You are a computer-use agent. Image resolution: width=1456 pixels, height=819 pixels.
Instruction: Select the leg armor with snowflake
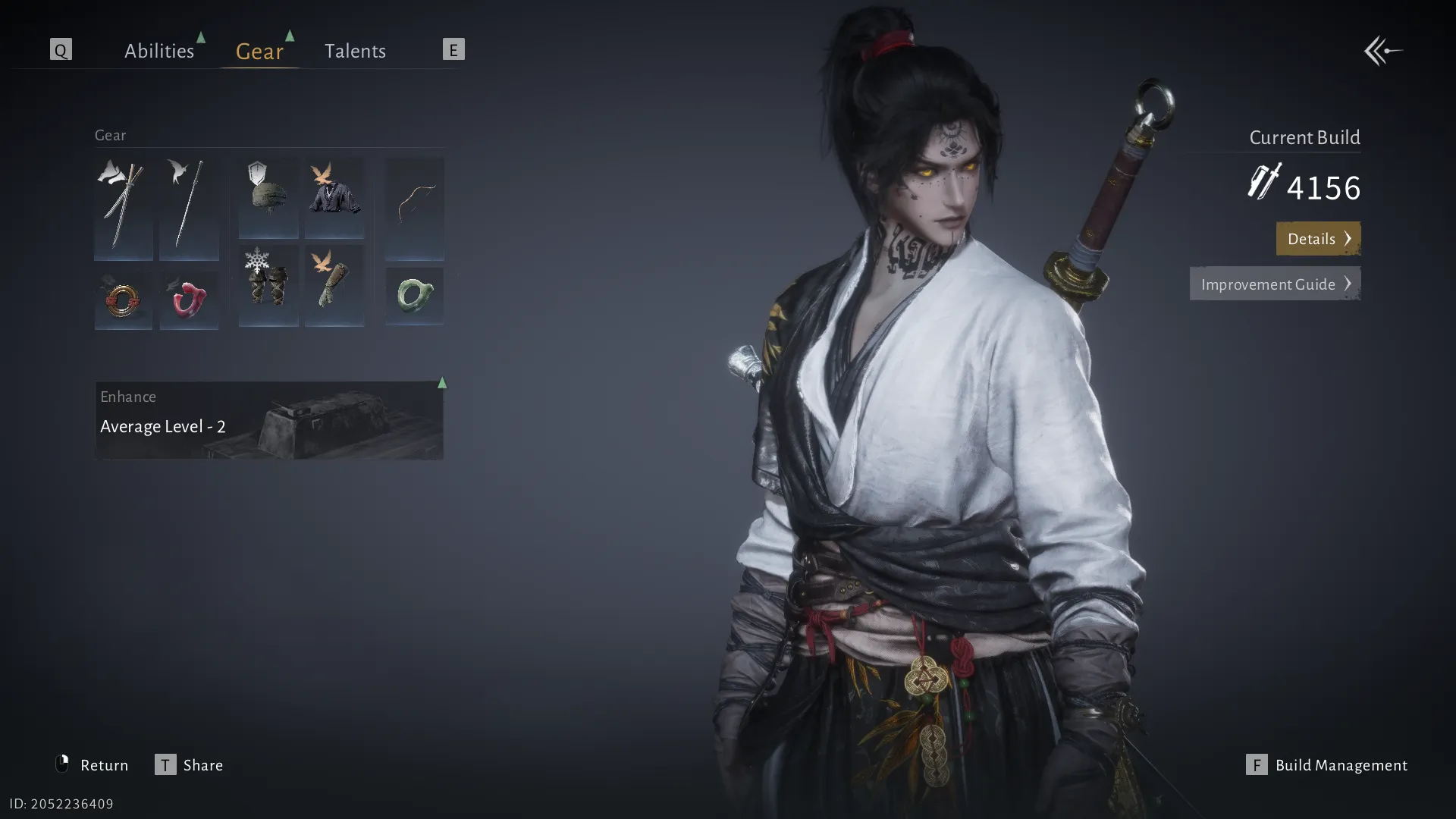pyautogui.click(x=268, y=285)
